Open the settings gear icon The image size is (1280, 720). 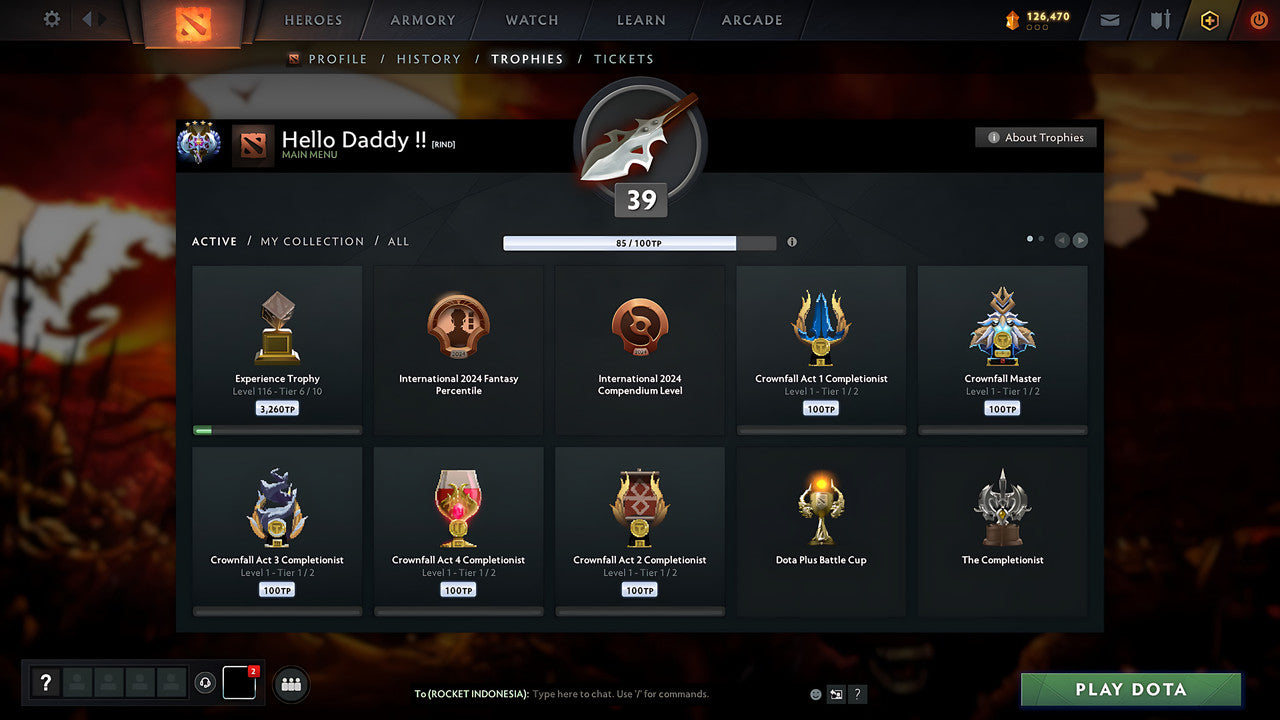49,19
